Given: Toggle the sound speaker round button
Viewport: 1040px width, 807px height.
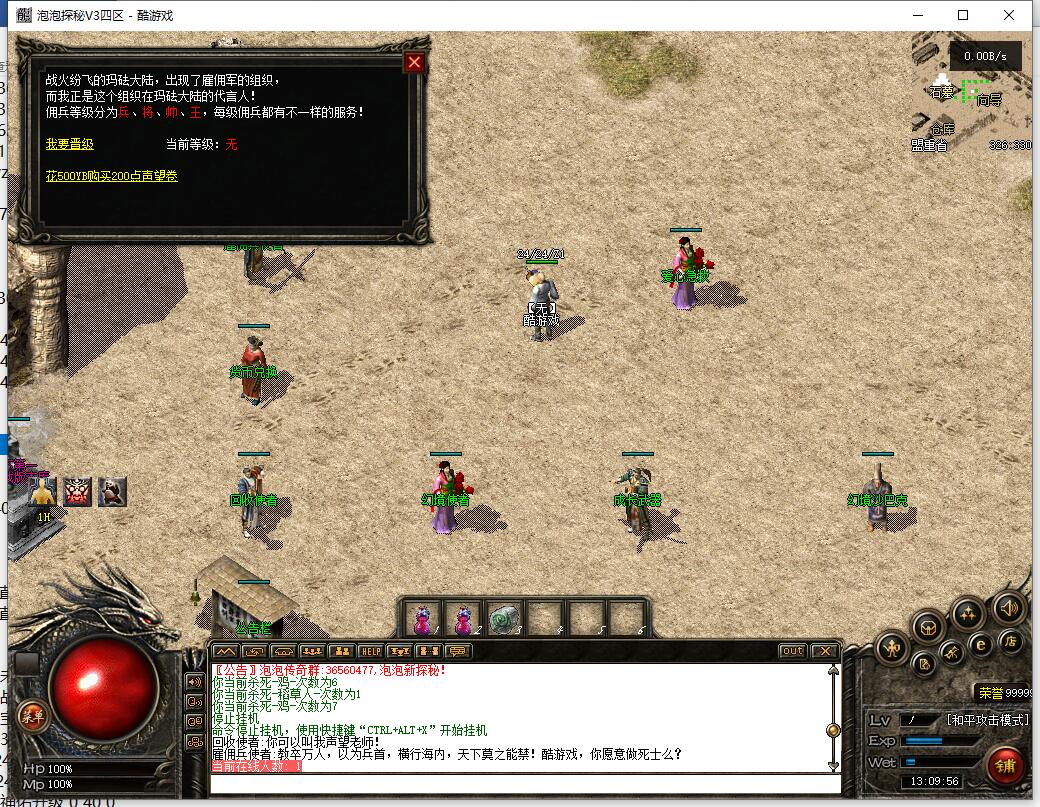Looking at the screenshot, I should [x=1008, y=608].
